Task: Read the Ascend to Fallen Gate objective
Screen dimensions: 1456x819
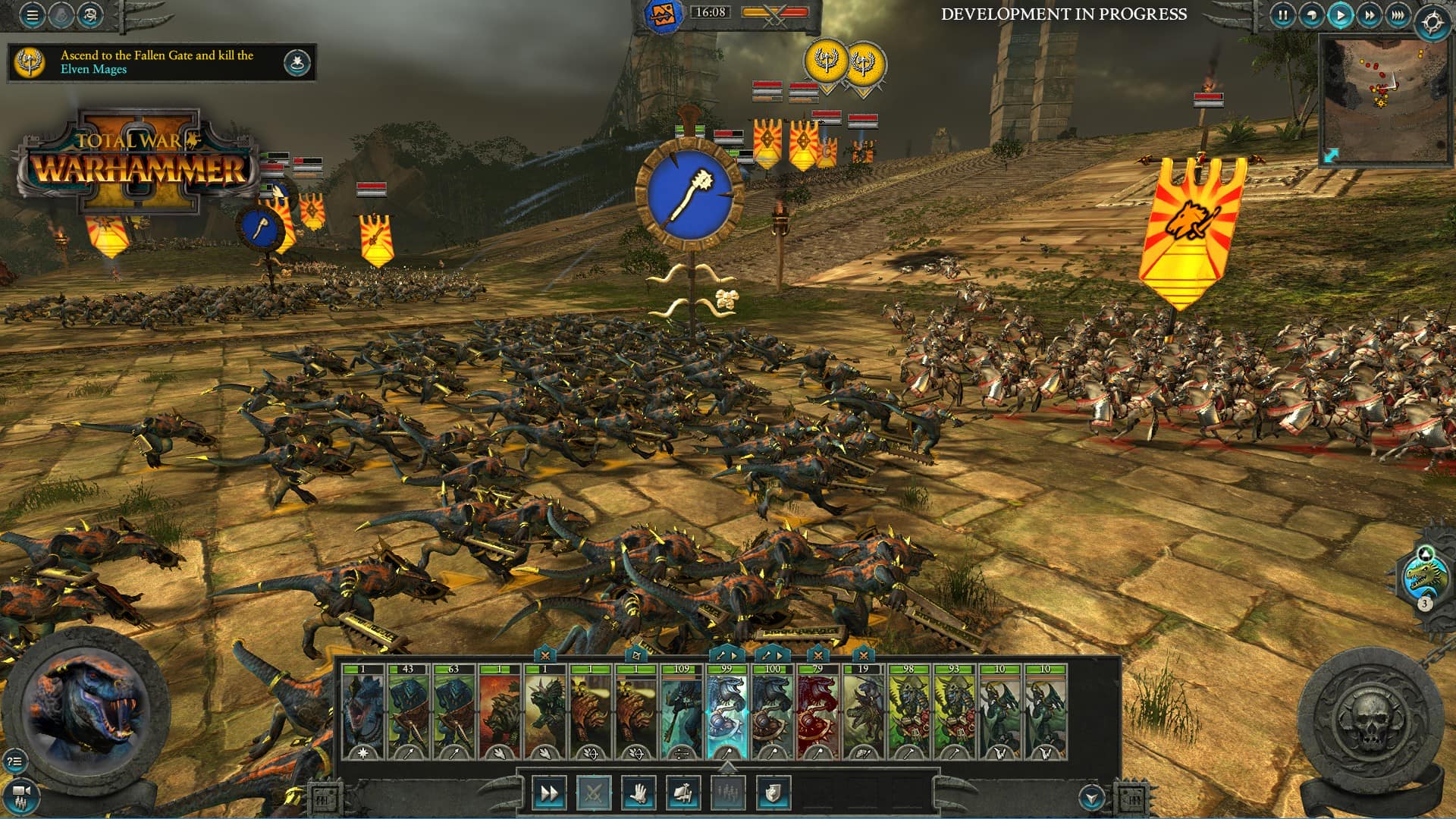Action: click(x=155, y=62)
